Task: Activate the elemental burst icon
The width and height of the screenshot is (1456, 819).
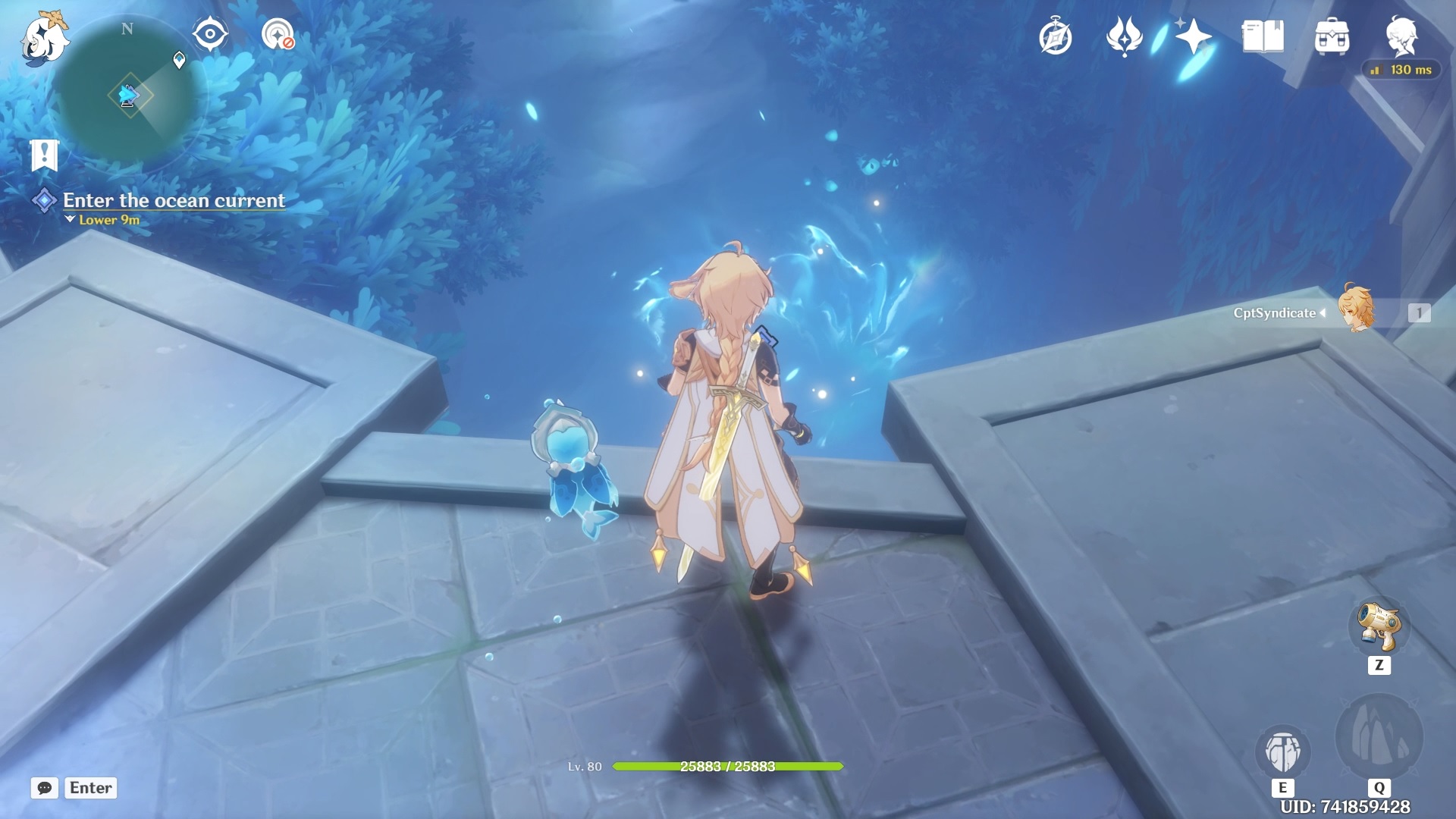Action: (1379, 737)
